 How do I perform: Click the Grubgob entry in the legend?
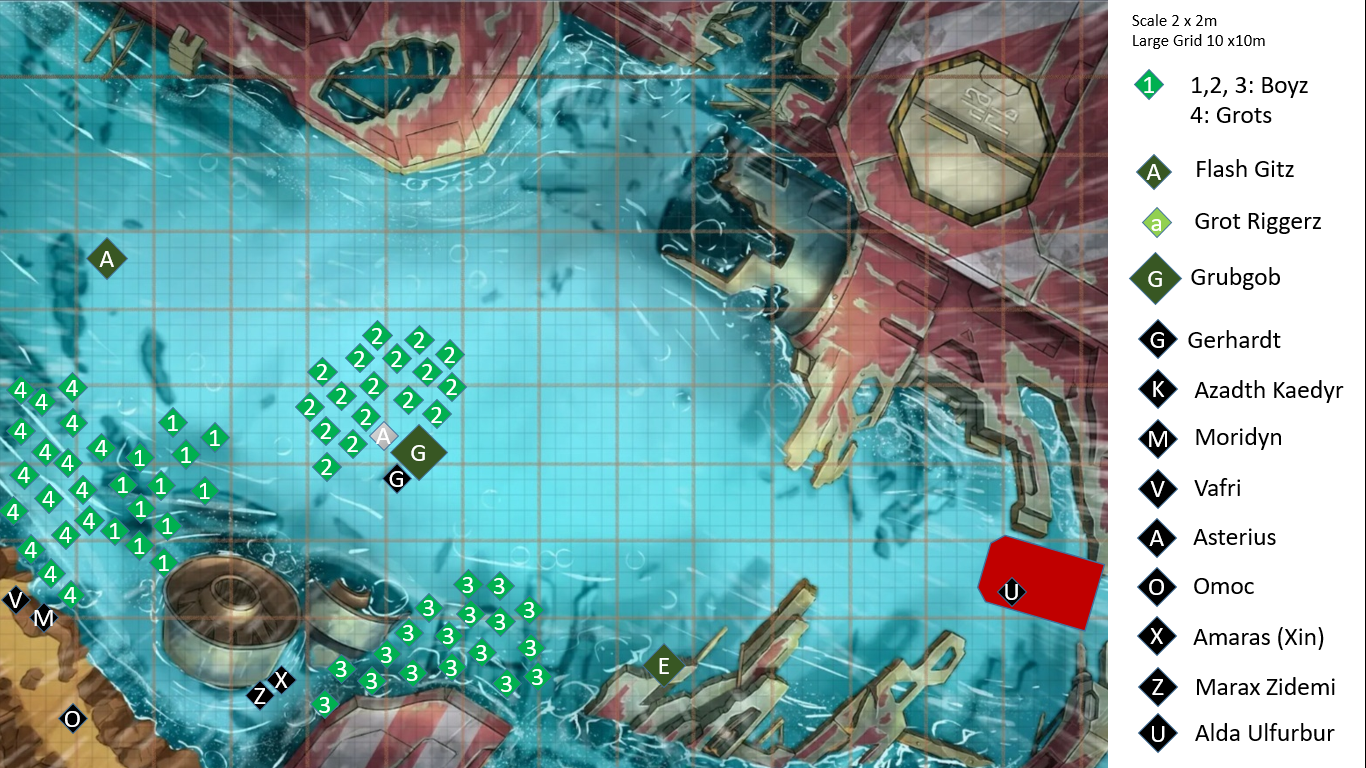coord(1235,278)
